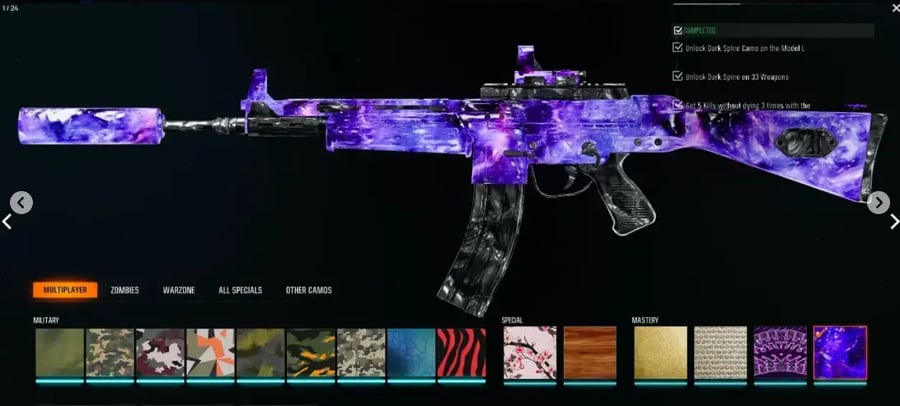
Task: Choose the wood grain special camo
Action: click(588, 352)
